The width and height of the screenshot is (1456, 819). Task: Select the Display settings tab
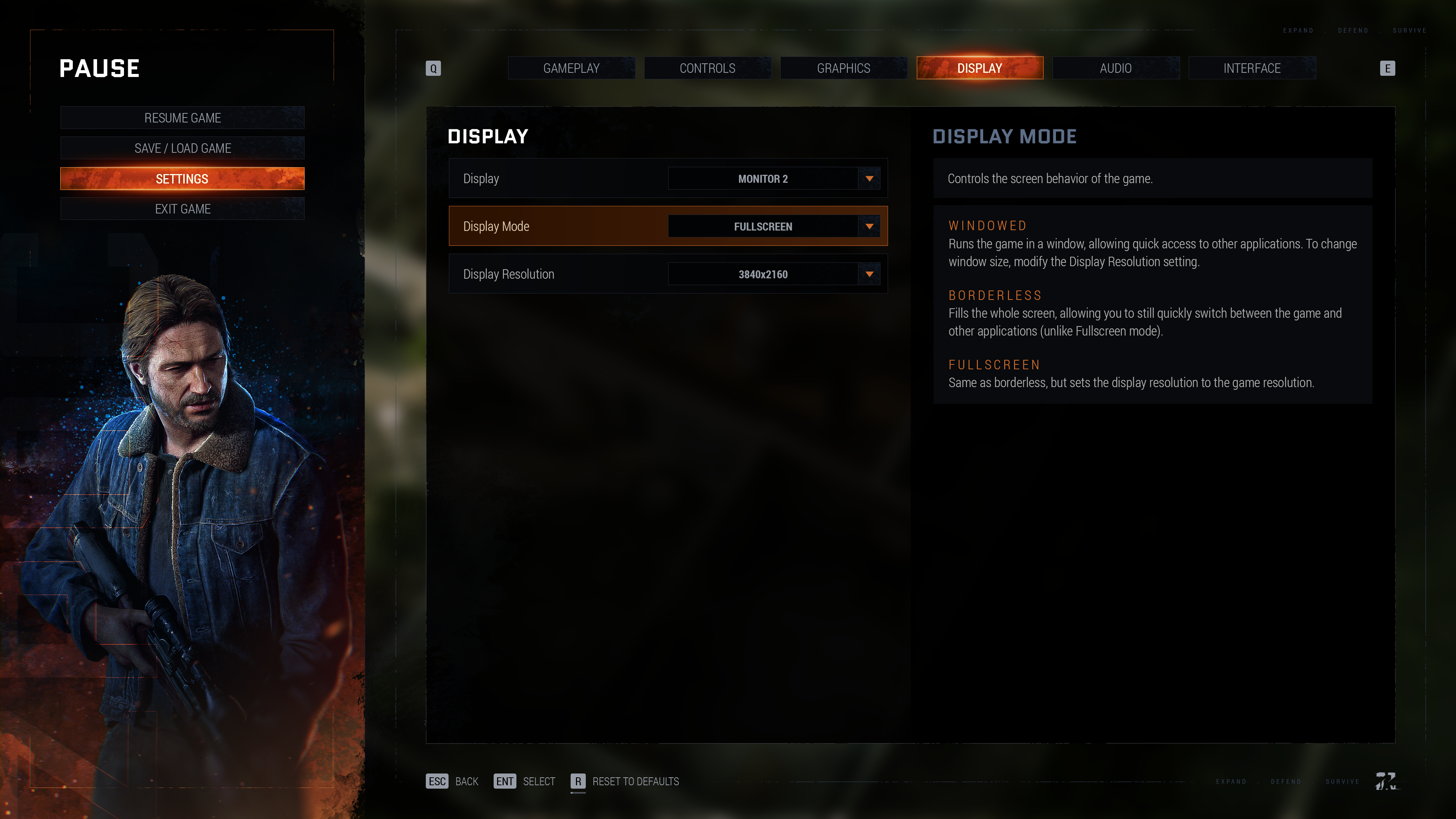[x=979, y=68]
